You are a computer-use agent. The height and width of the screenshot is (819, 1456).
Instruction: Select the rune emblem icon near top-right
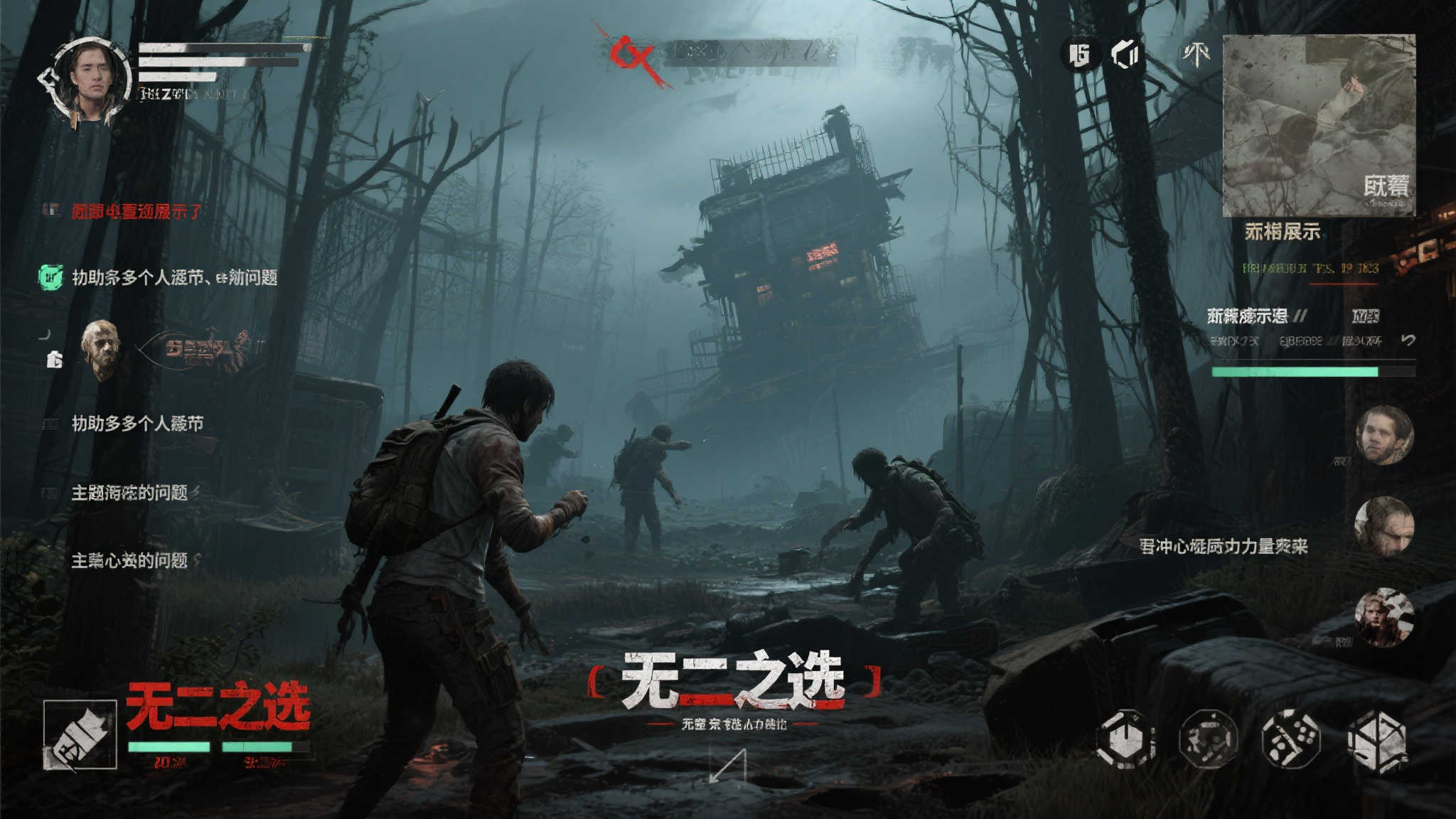click(1196, 55)
